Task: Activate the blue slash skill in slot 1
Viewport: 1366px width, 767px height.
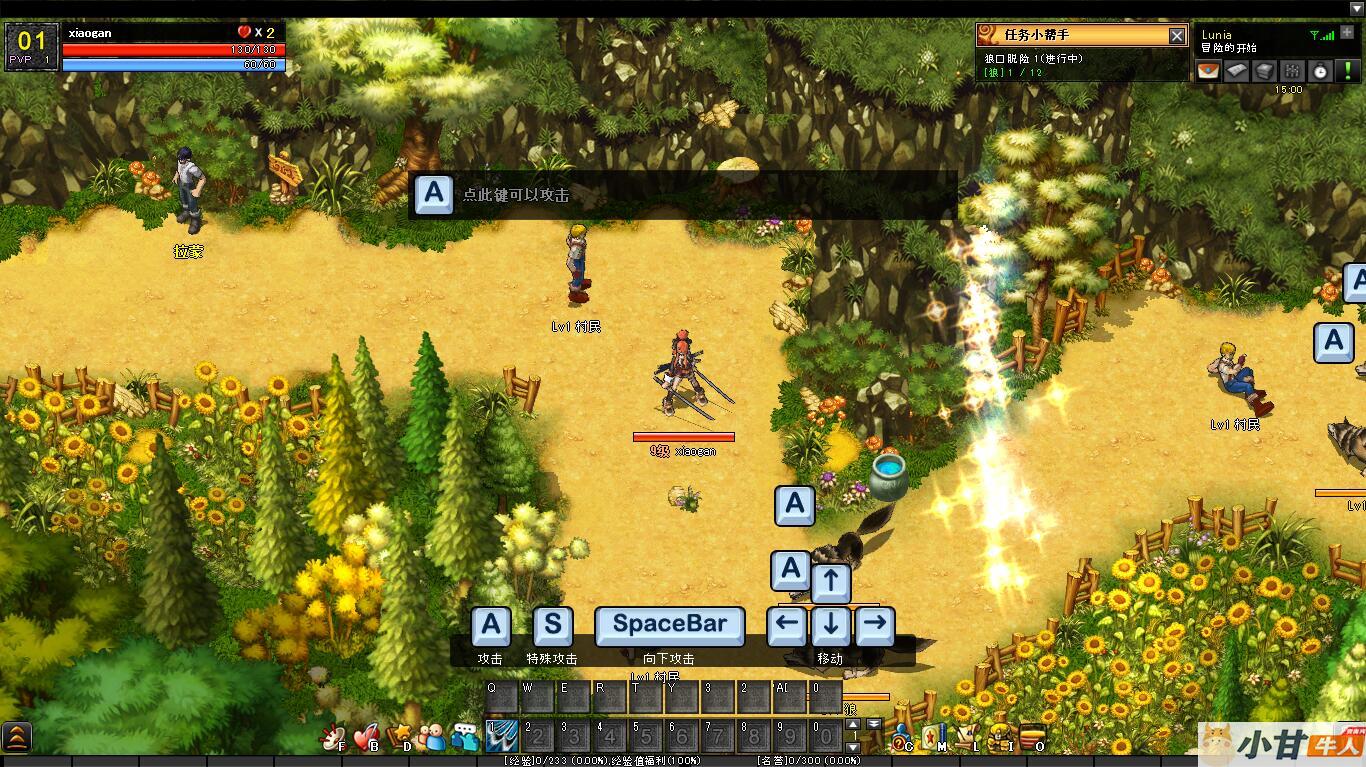Action: [500, 737]
